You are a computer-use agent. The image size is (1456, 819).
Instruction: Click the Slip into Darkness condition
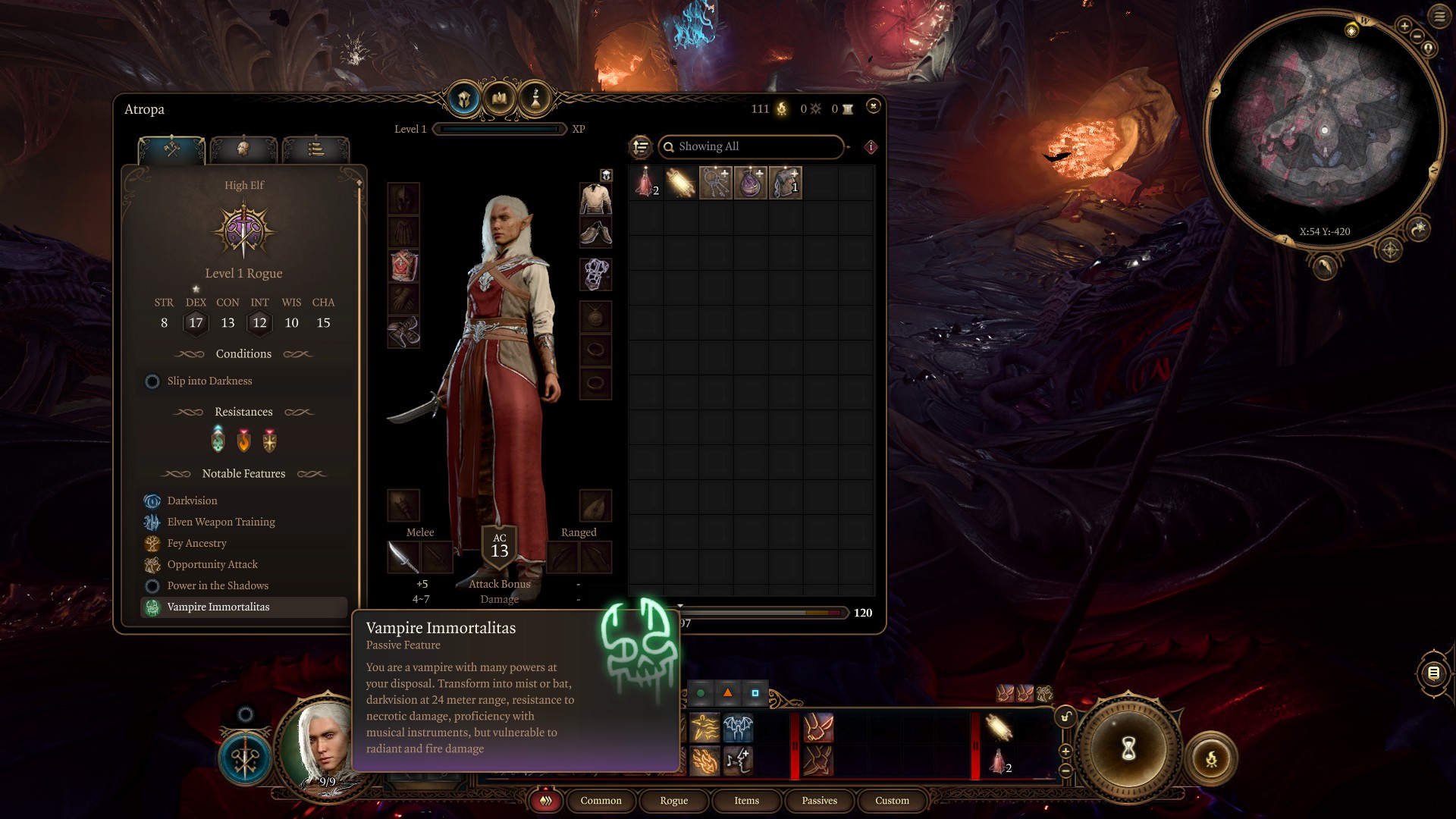[x=209, y=381]
